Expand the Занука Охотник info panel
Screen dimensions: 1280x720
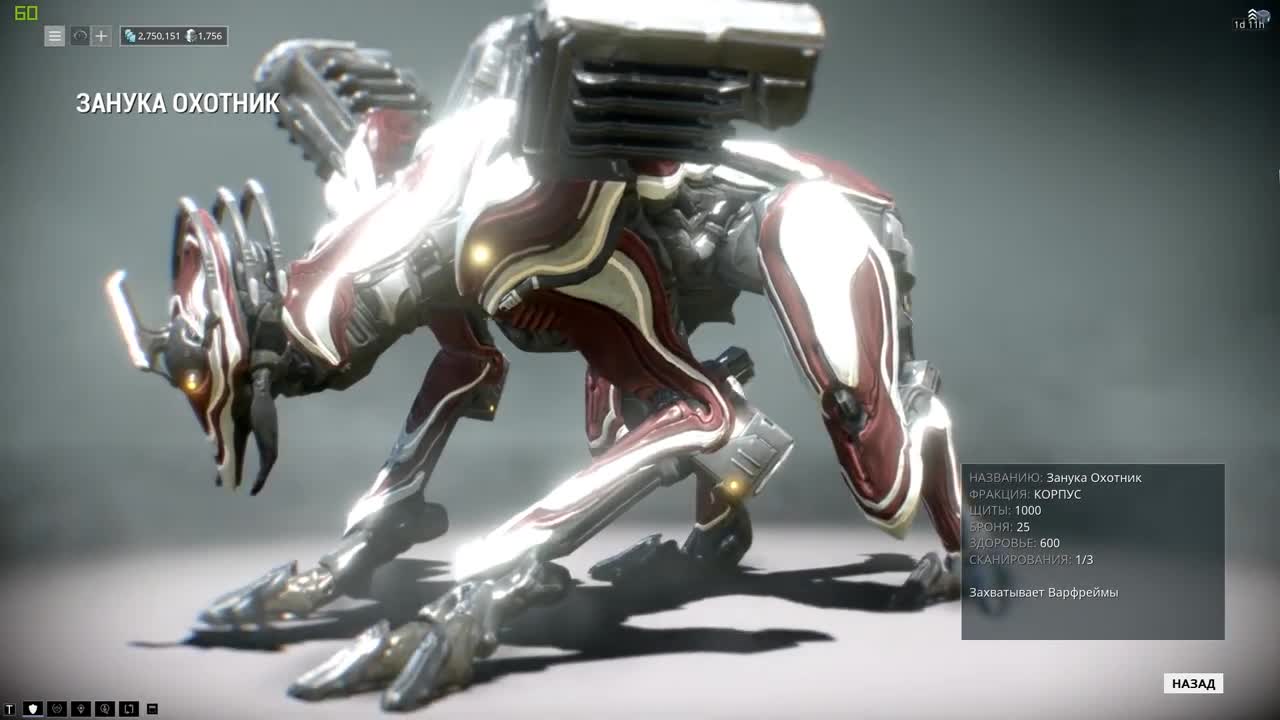point(1090,550)
